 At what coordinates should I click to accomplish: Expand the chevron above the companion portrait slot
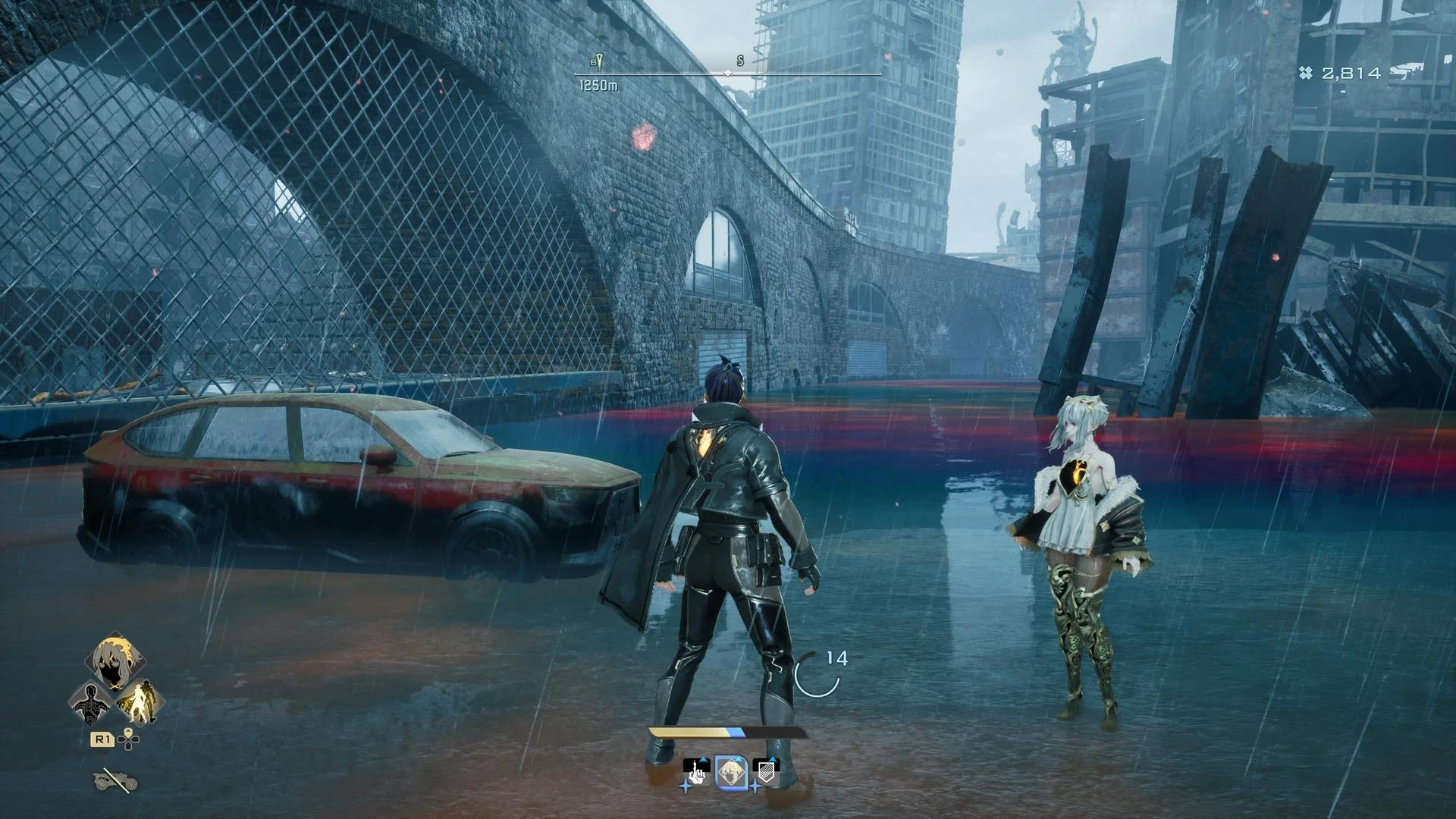[x=738, y=758]
